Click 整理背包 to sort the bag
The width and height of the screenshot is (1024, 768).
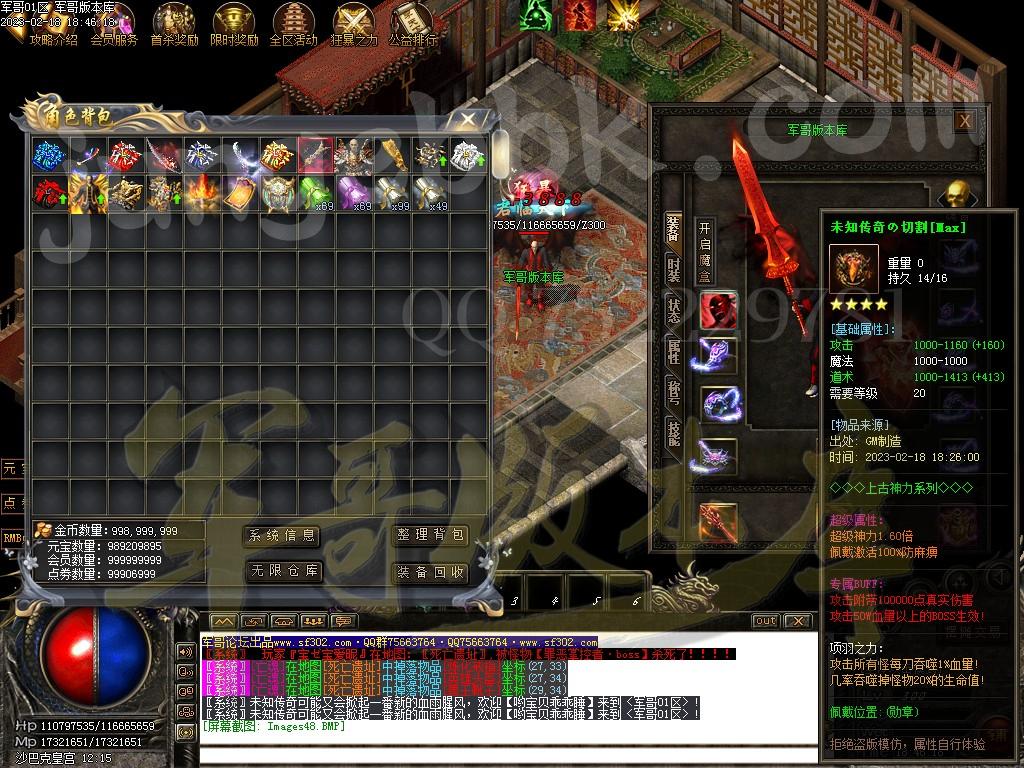point(431,536)
